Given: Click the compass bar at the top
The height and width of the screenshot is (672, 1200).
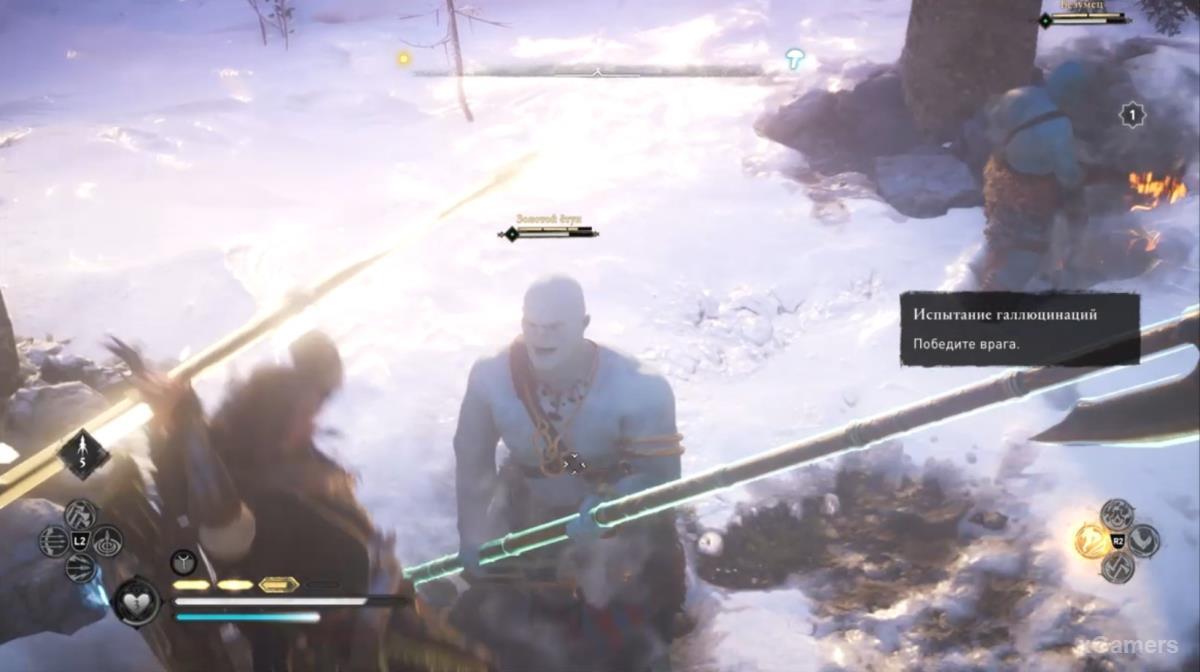Looking at the screenshot, I should [x=597, y=71].
